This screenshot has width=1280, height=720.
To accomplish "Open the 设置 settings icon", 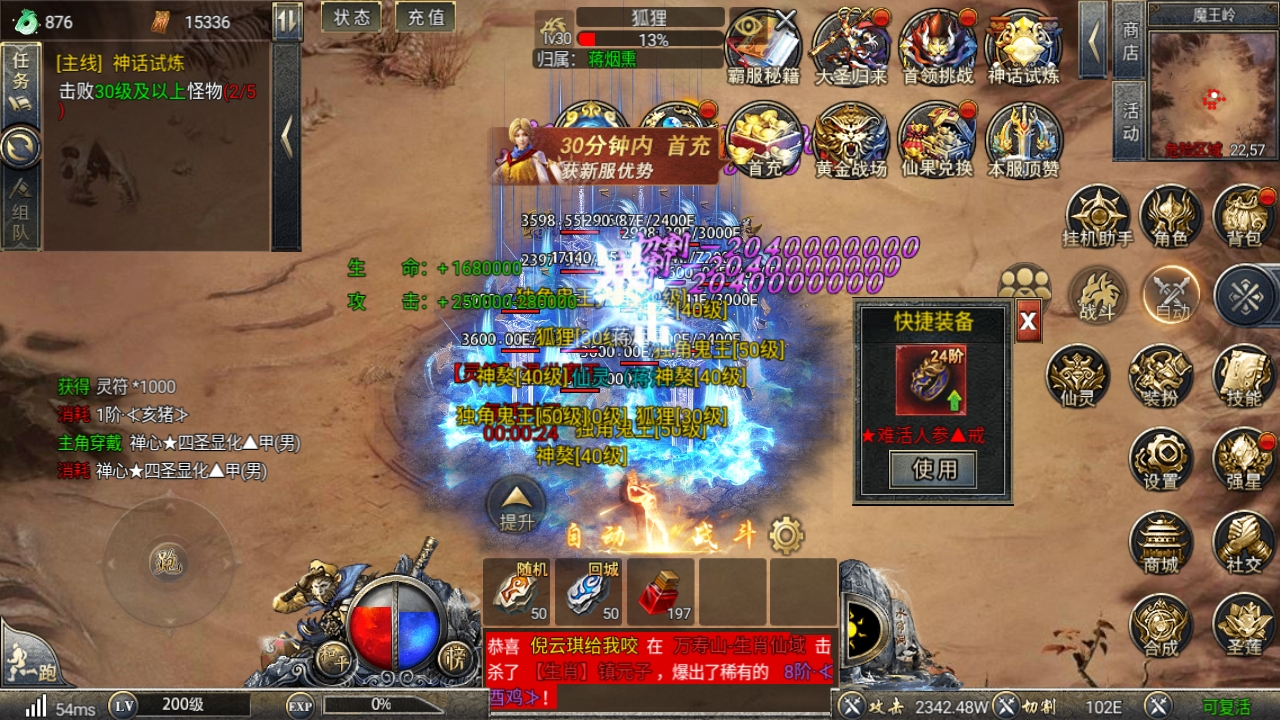I will pos(1161,460).
